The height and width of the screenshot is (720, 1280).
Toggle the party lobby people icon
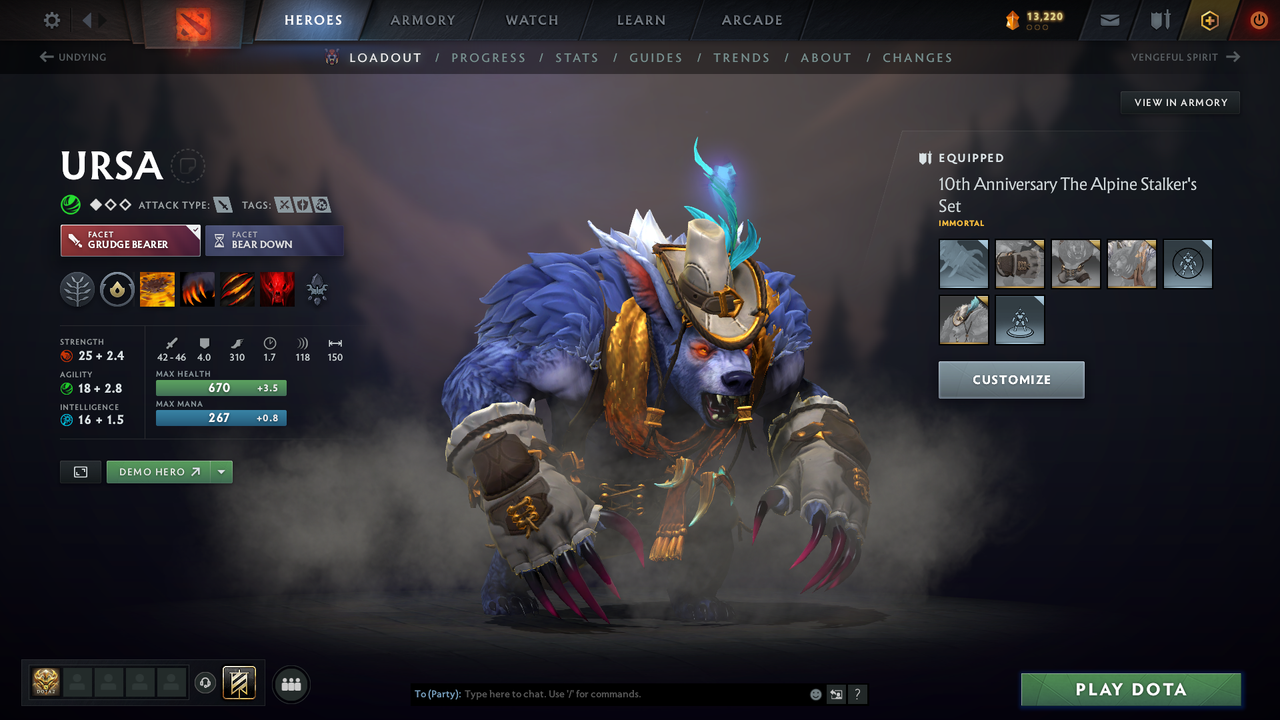(x=290, y=684)
